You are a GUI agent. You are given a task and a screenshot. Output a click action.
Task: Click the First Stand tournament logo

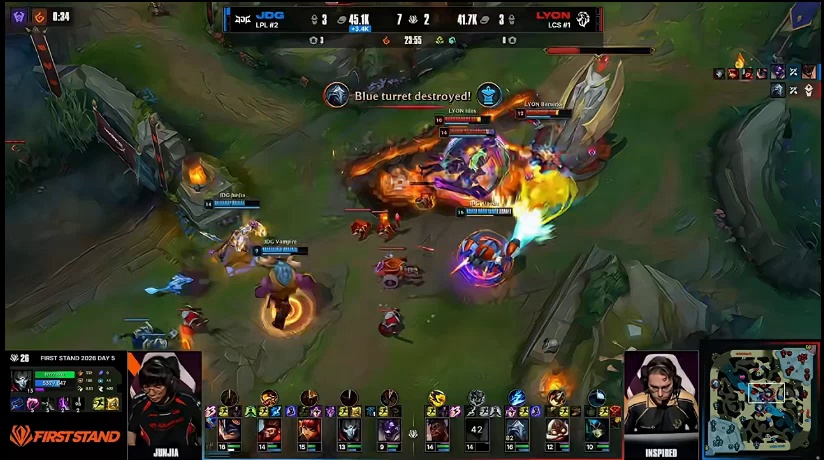[x=65, y=436]
